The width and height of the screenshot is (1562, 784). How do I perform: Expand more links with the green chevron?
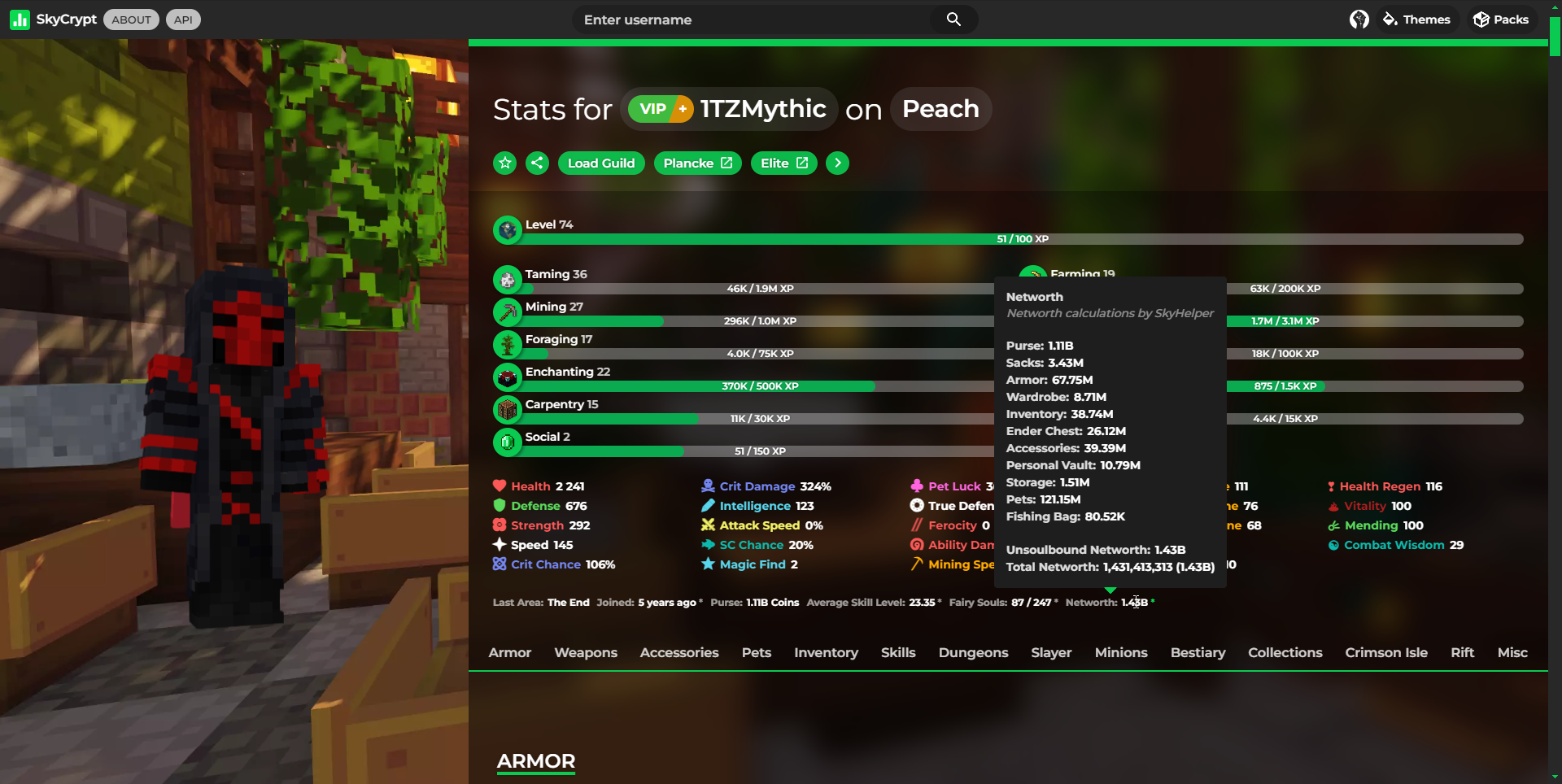tap(837, 163)
